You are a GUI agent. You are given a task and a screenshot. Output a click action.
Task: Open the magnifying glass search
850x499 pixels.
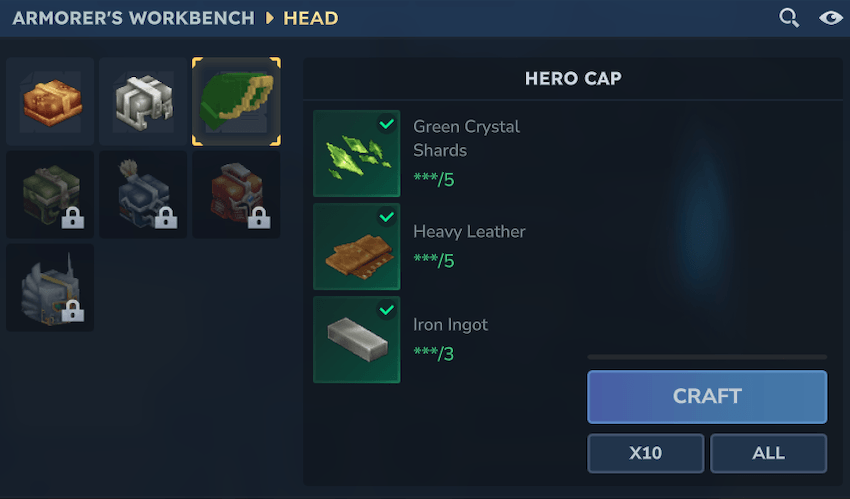point(789,18)
